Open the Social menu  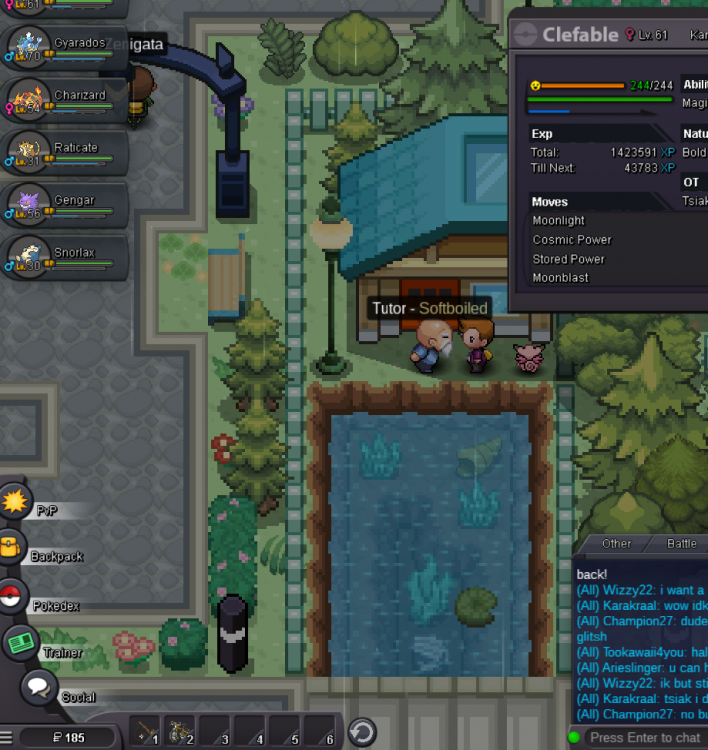39,688
